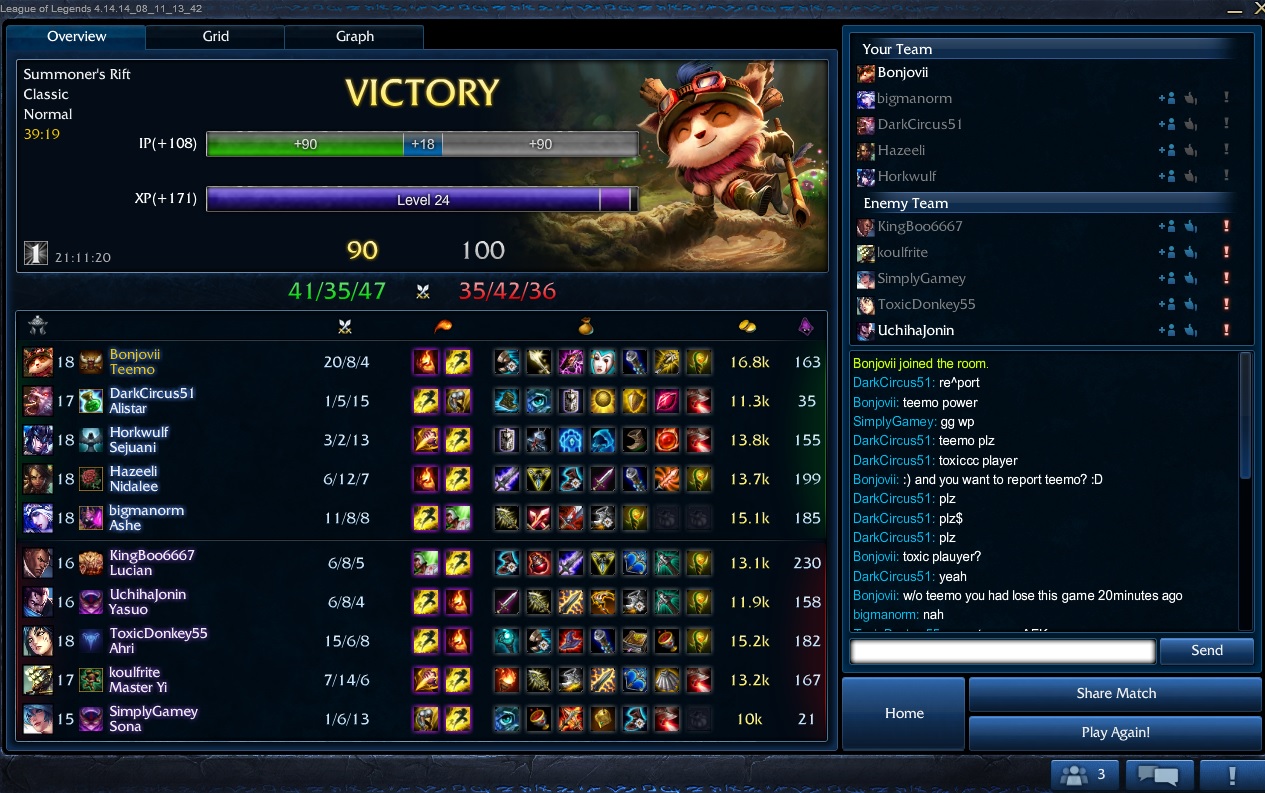The height and width of the screenshot is (793, 1265).
Task: Open the Graph tab
Action: (x=354, y=37)
